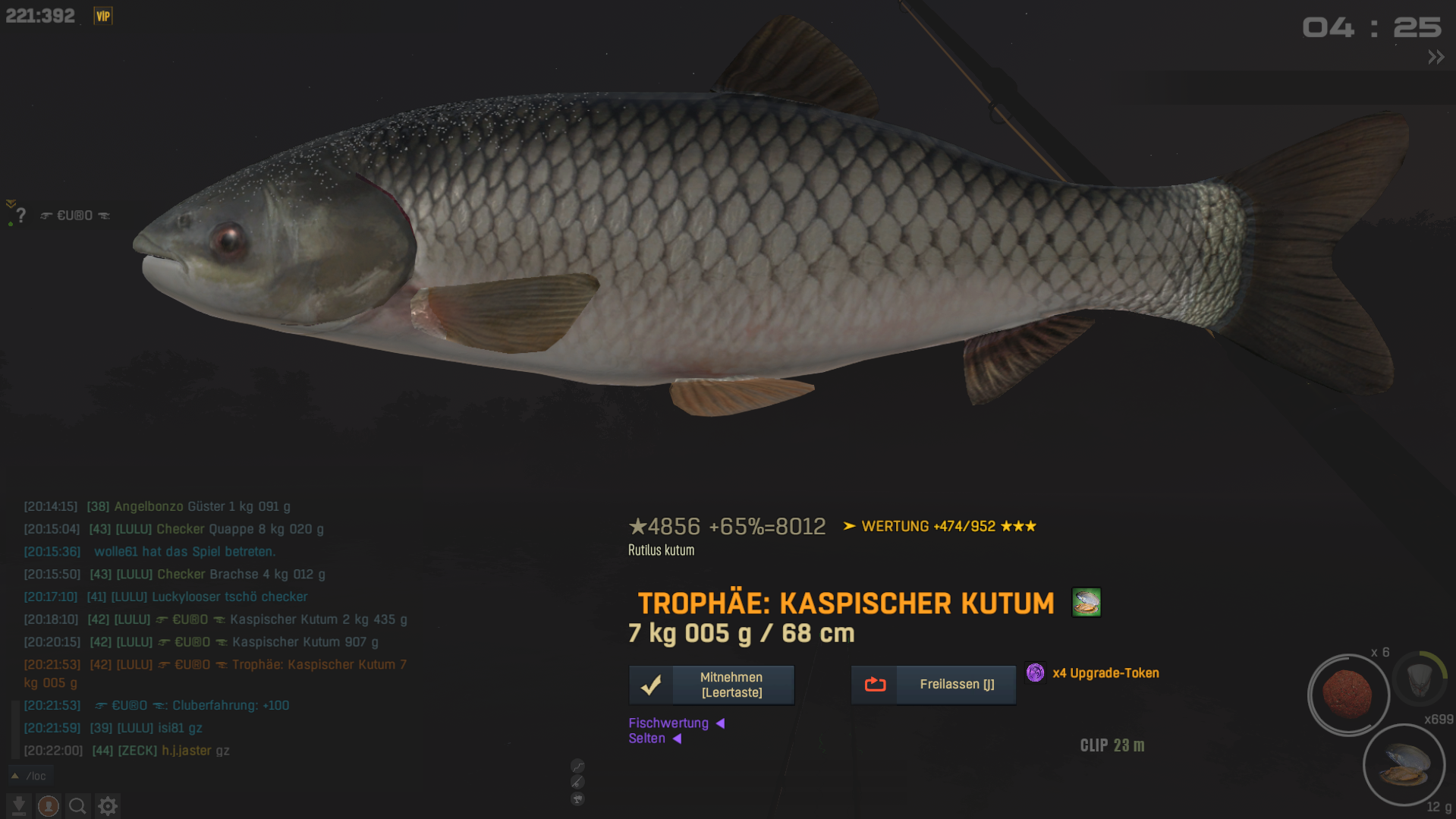Click the mussel bait icon beside trophy name
This screenshot has width=1456, height=819.
point(1086,603)
